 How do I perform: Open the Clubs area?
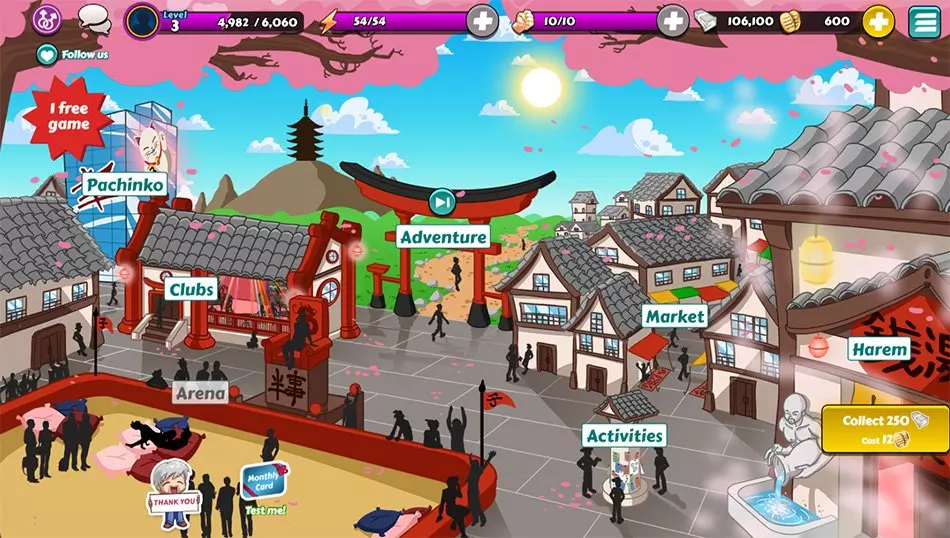pyautogui.click(x=192, y=289)
